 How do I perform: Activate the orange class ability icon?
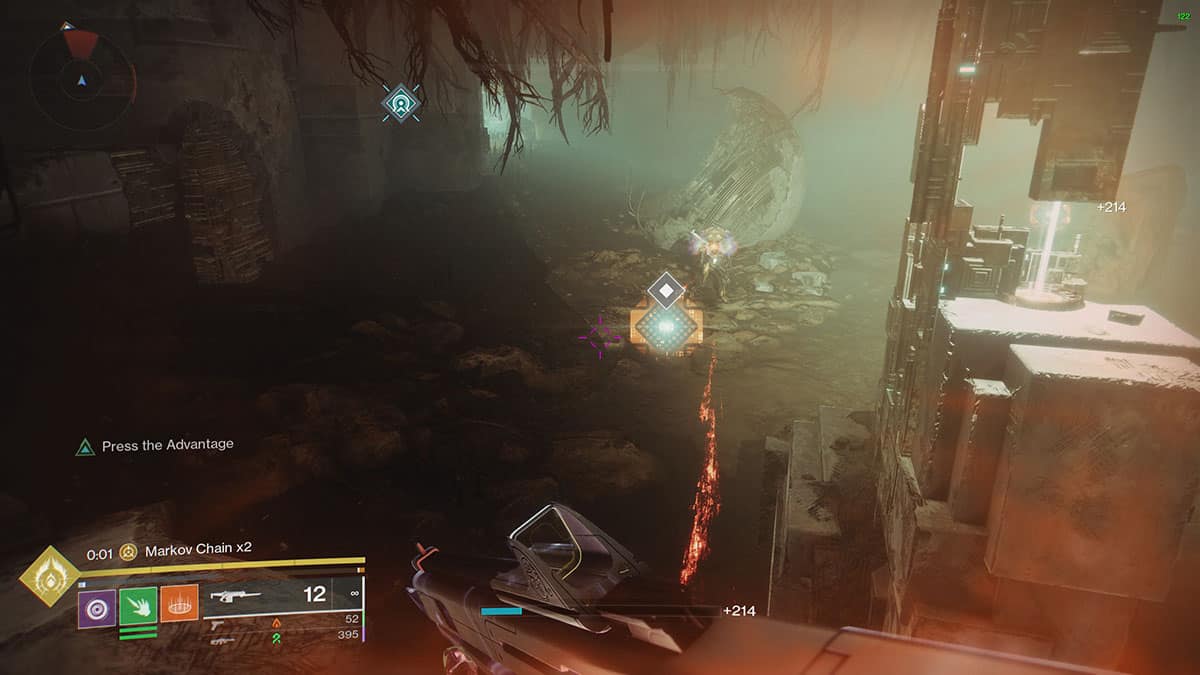point(179,604)
